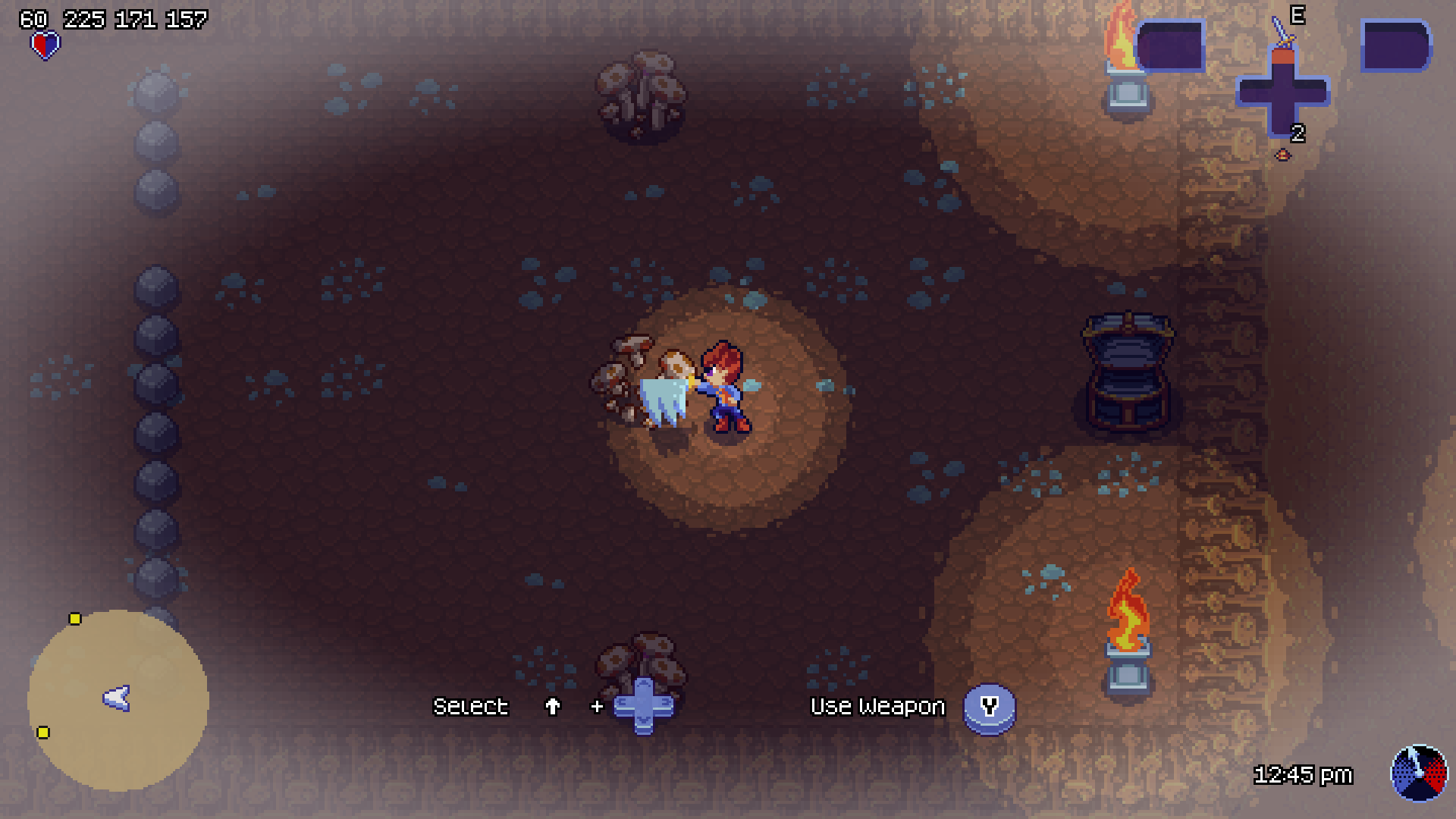The width and height of the screenshot is (1456, 819).
Task: Click the cross-shaped item selector
Action: (x=1283, y=93)
